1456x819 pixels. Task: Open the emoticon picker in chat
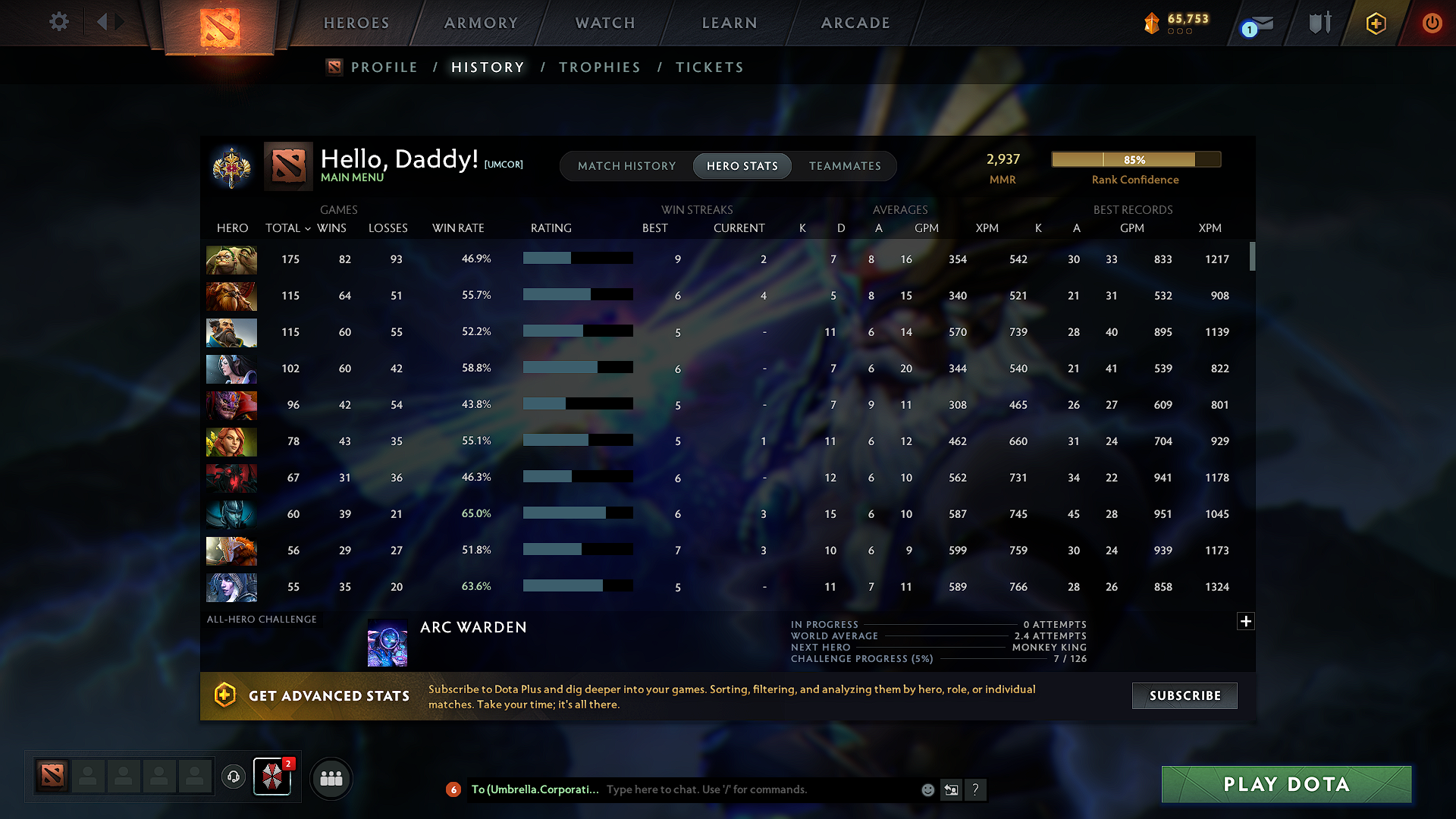pos(927,789)
